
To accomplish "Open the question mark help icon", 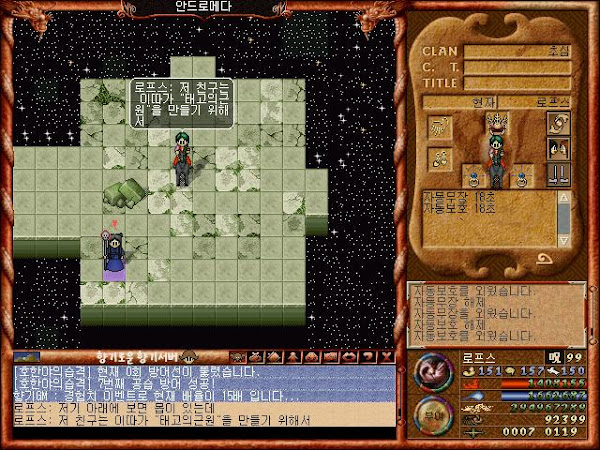I will pyautogui.click(x=369, y=356).
